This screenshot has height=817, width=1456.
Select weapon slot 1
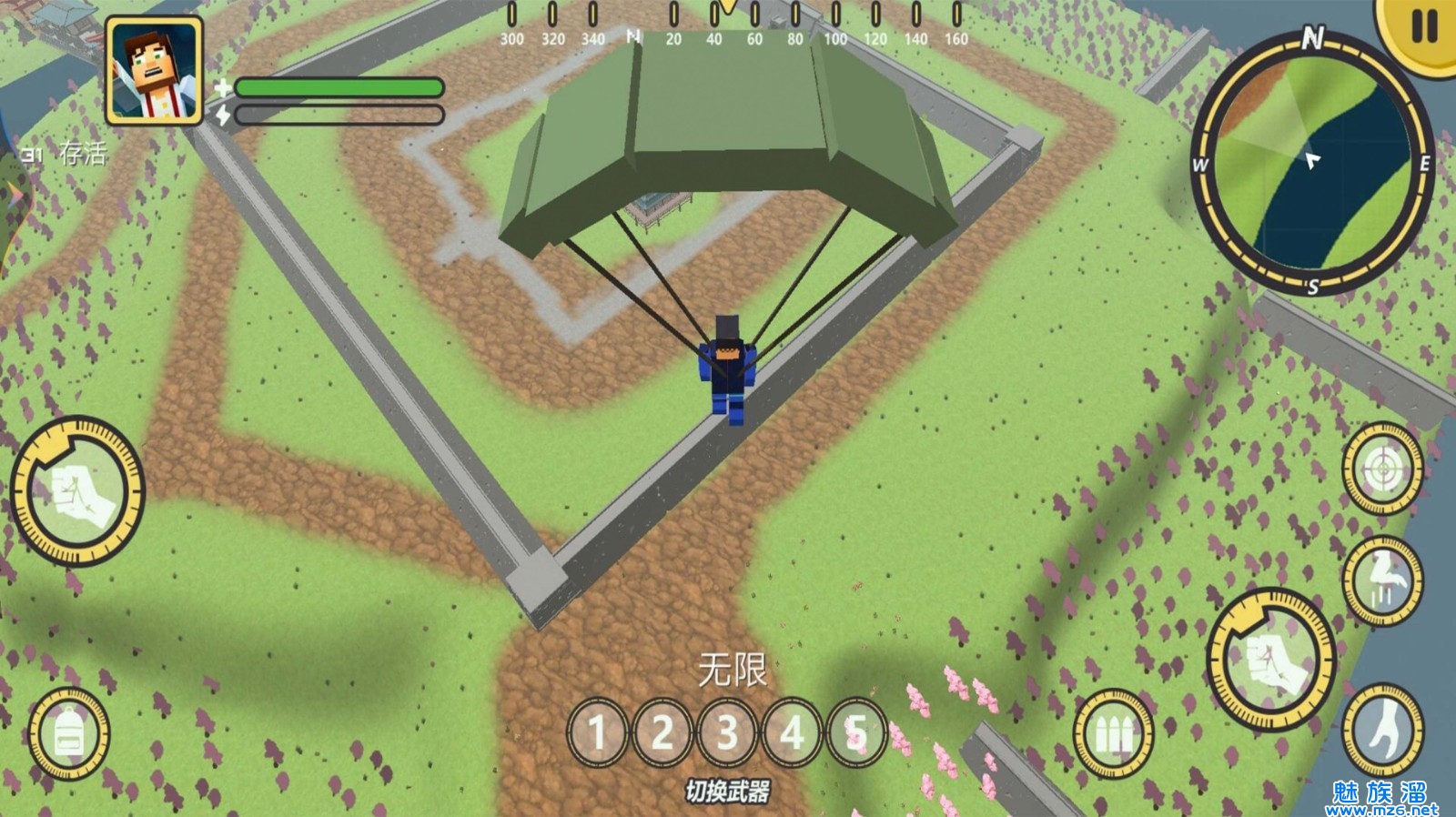click(597, 732)
